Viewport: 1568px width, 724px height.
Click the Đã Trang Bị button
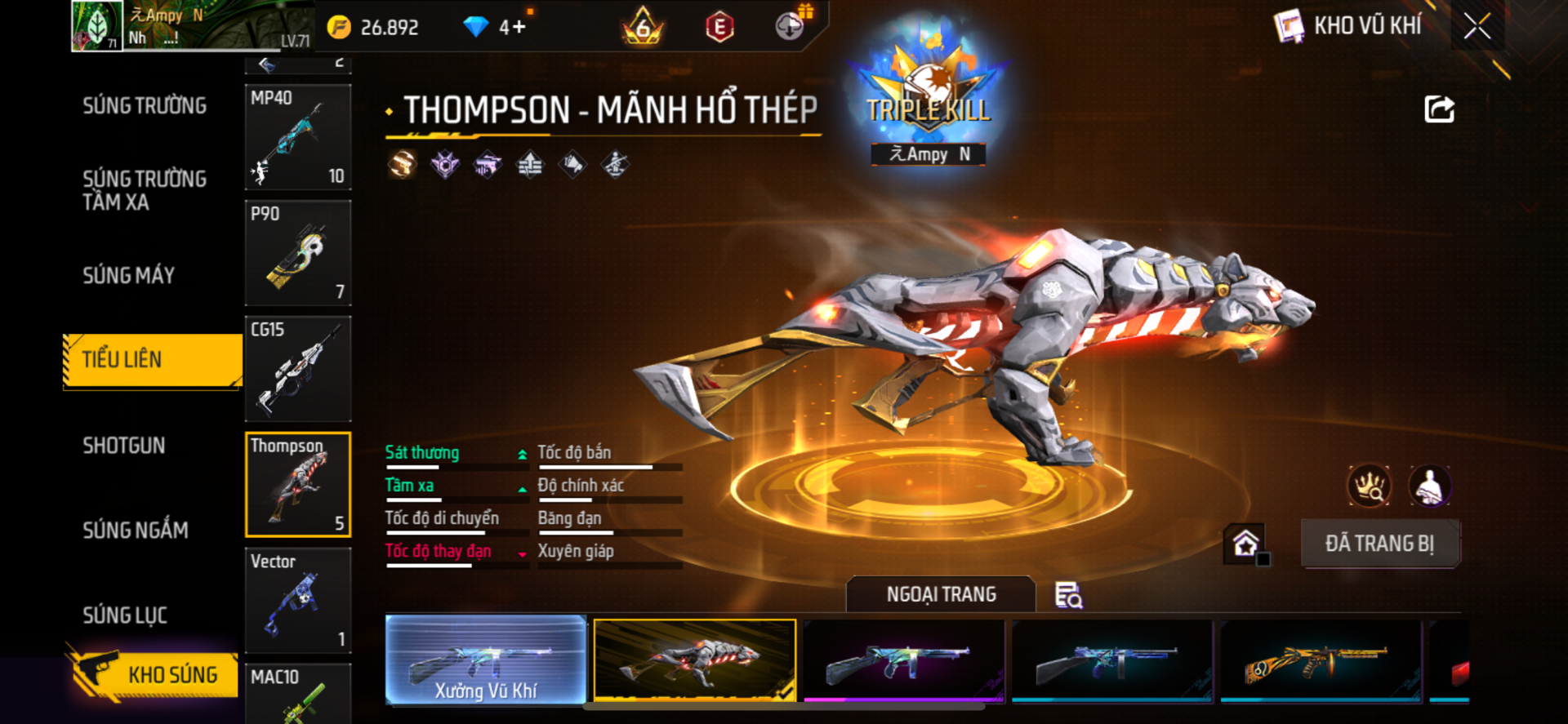(1379, 544)
